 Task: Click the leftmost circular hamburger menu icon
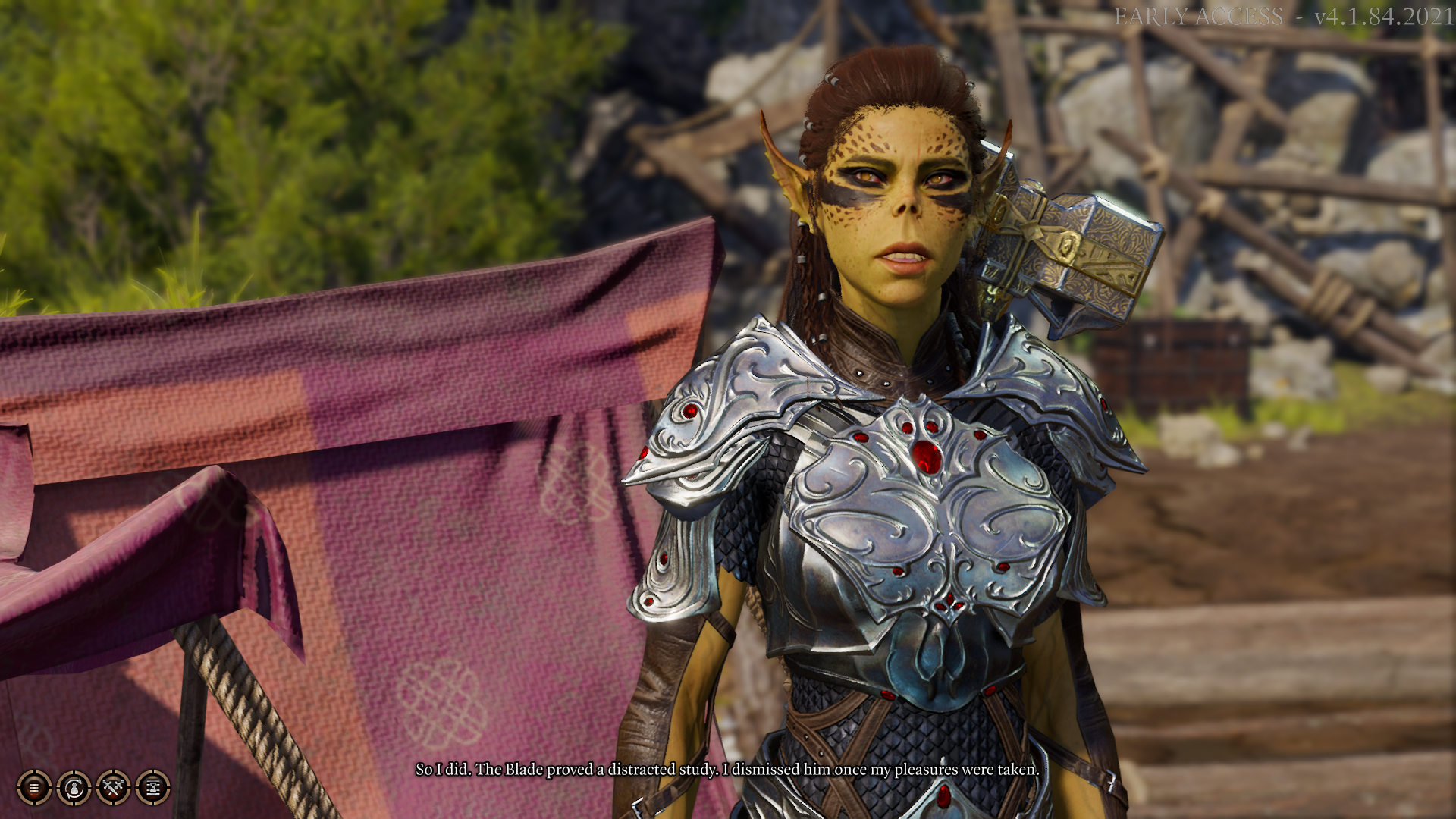(x=34, y=787)
